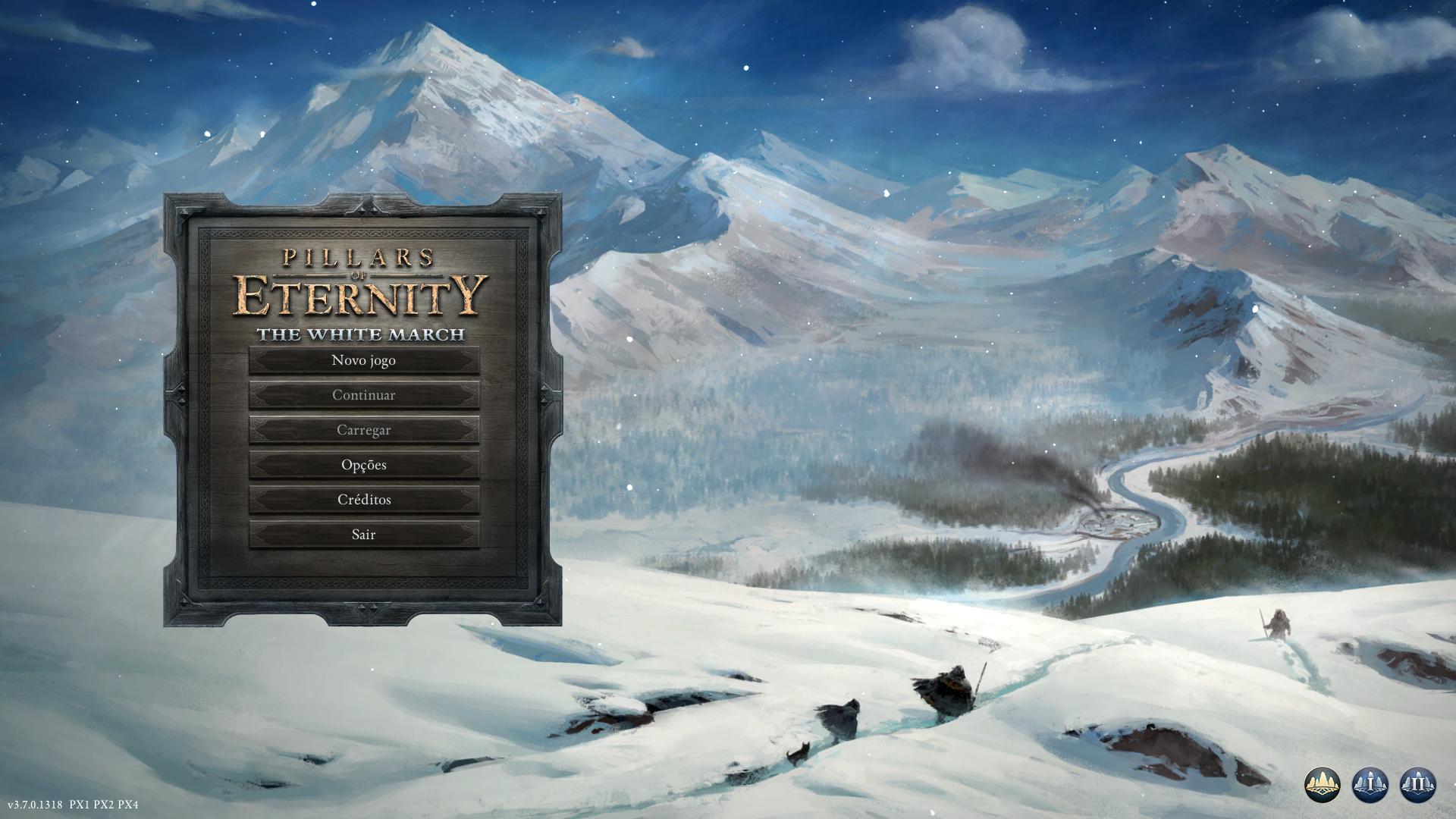The width and height of the screenshot is (1456, 819).
Task: Select the White March Part II emblem
Action: pos(1417,784)
